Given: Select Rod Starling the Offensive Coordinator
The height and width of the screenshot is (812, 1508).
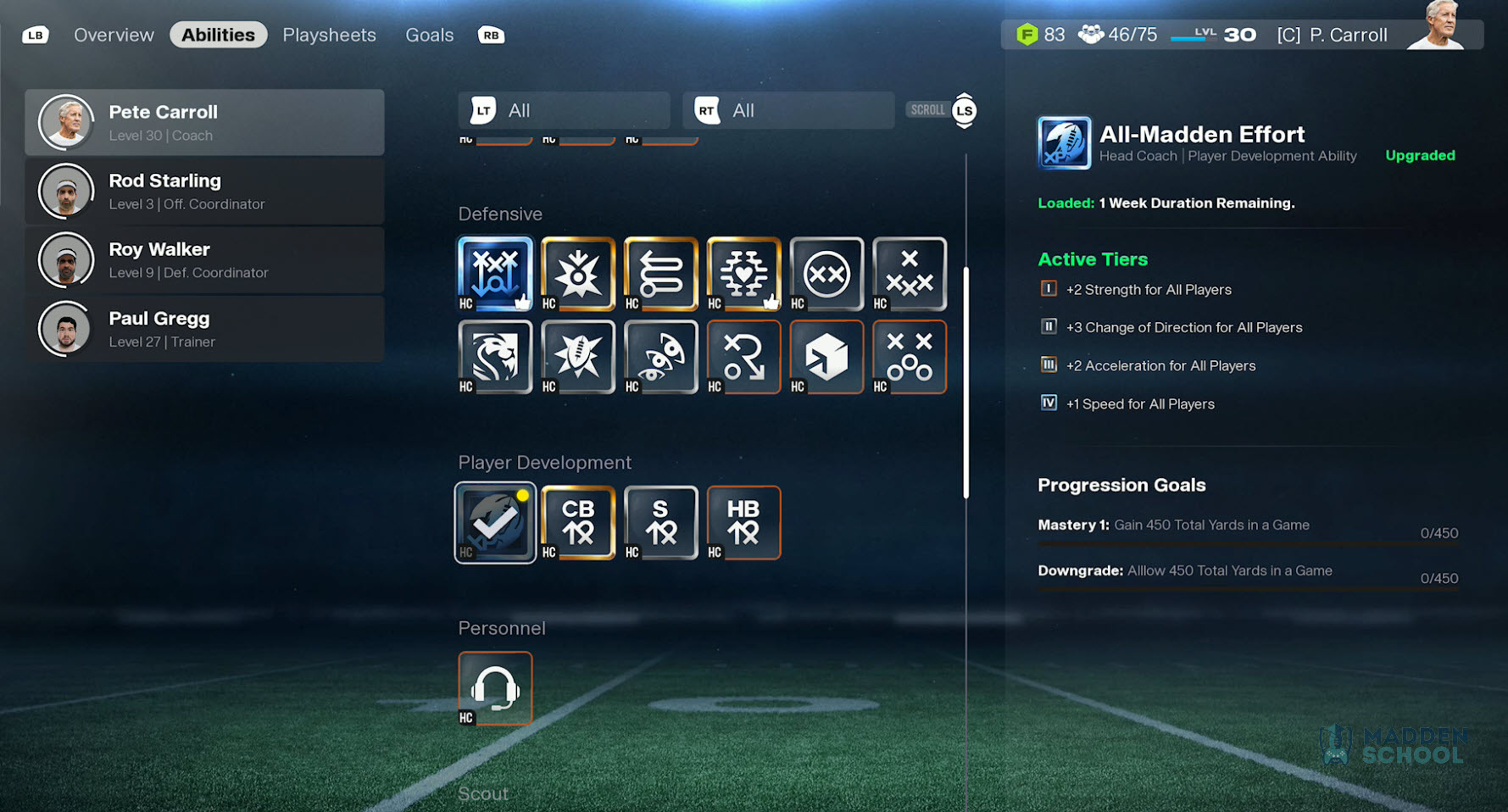Looking at the screenshot, I should click(x=205, y=191).
